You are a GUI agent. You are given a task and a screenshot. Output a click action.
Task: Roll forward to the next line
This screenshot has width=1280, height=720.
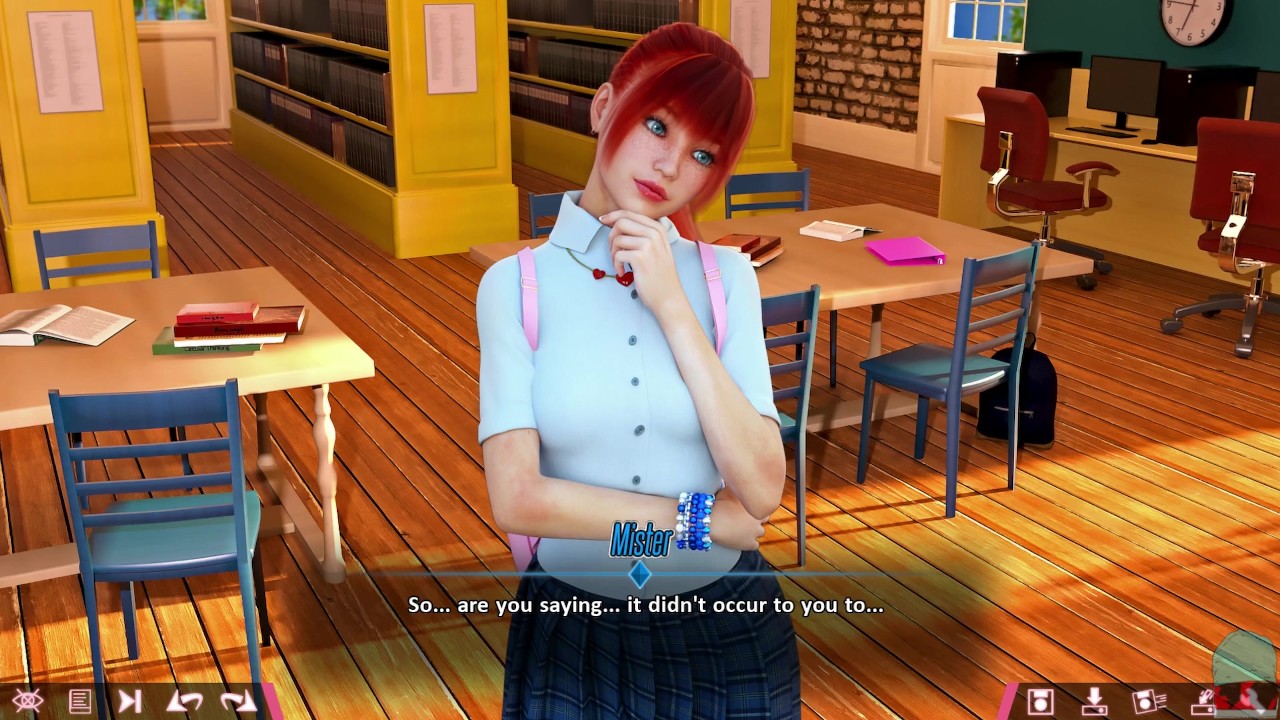tap(237, 701)
